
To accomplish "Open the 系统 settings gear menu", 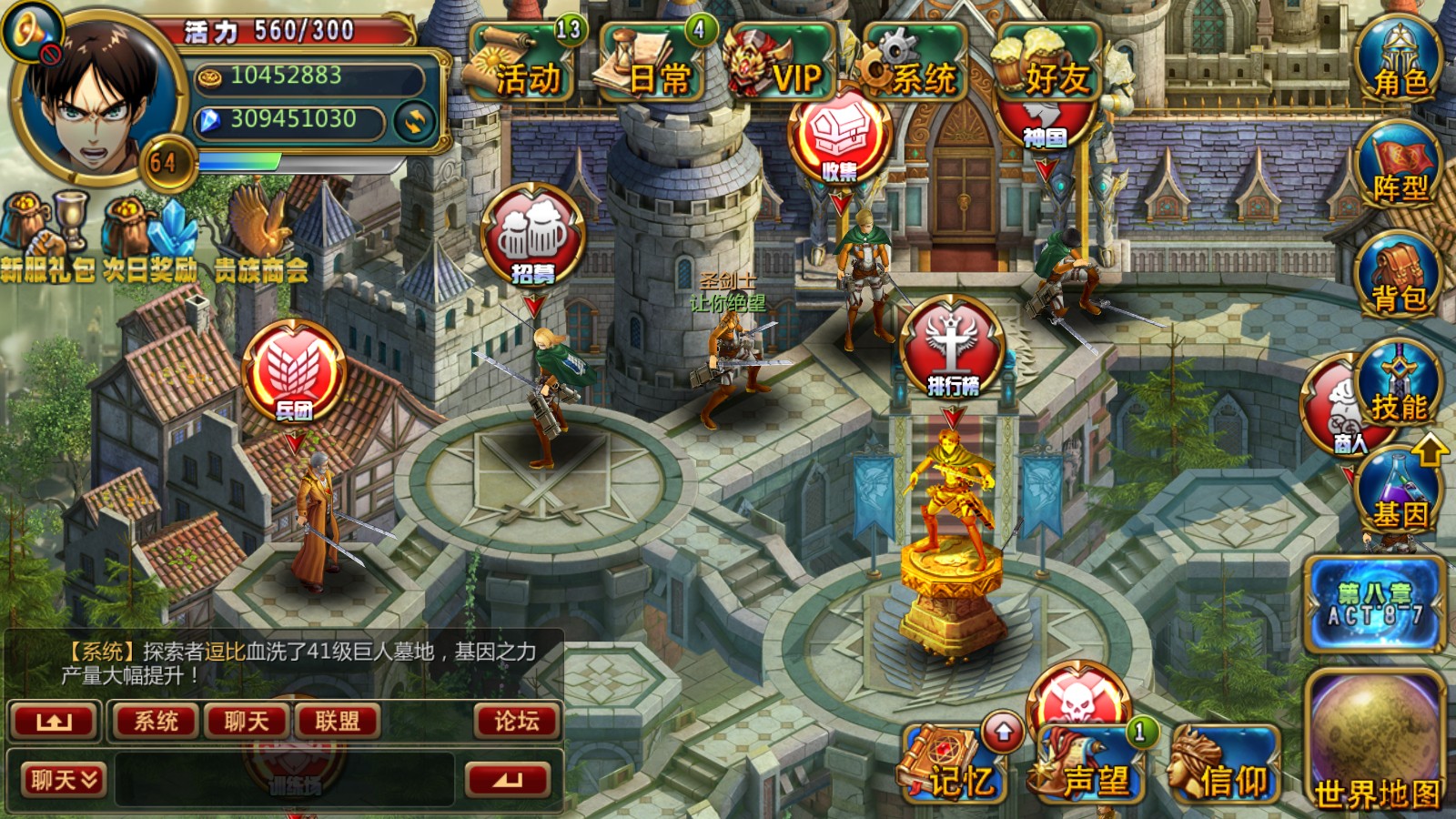I will [915, 66].
